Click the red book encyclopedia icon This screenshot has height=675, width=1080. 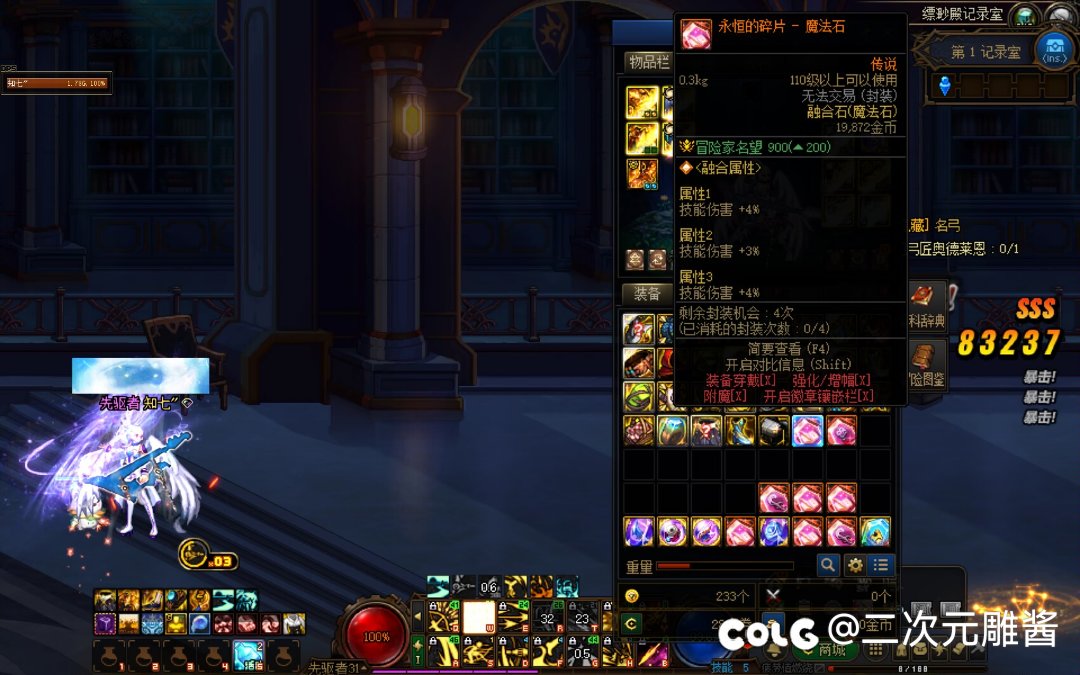(x=922, y=296)
